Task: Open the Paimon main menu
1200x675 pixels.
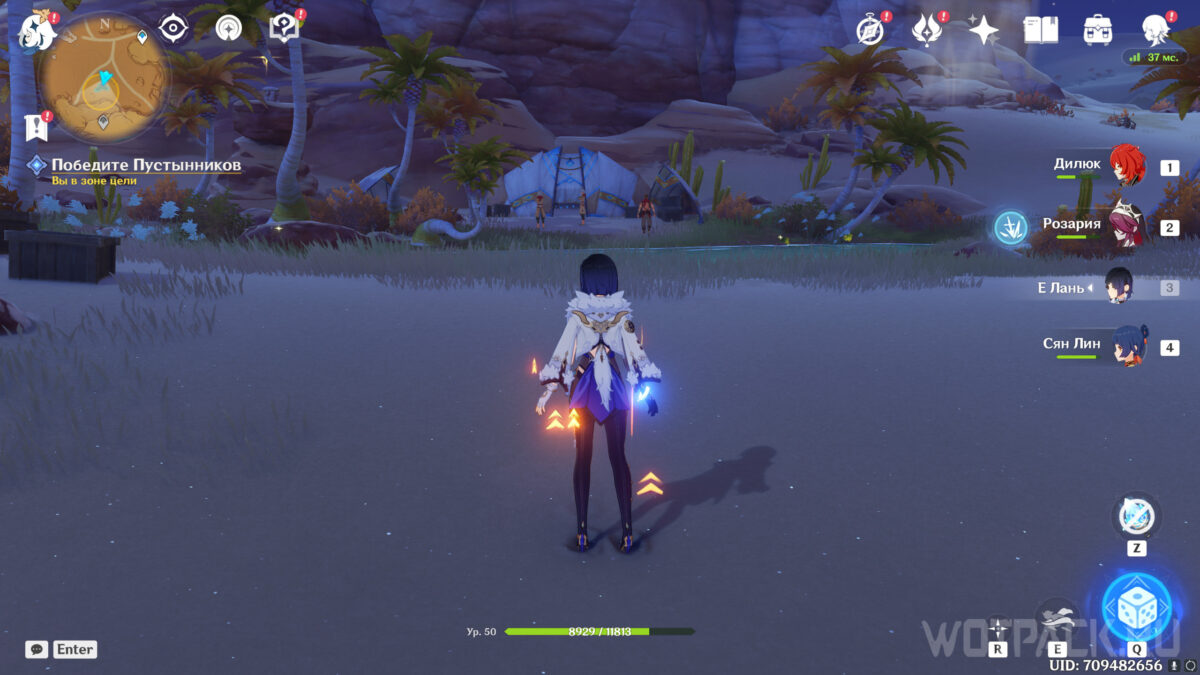Action: coord(36,30)
